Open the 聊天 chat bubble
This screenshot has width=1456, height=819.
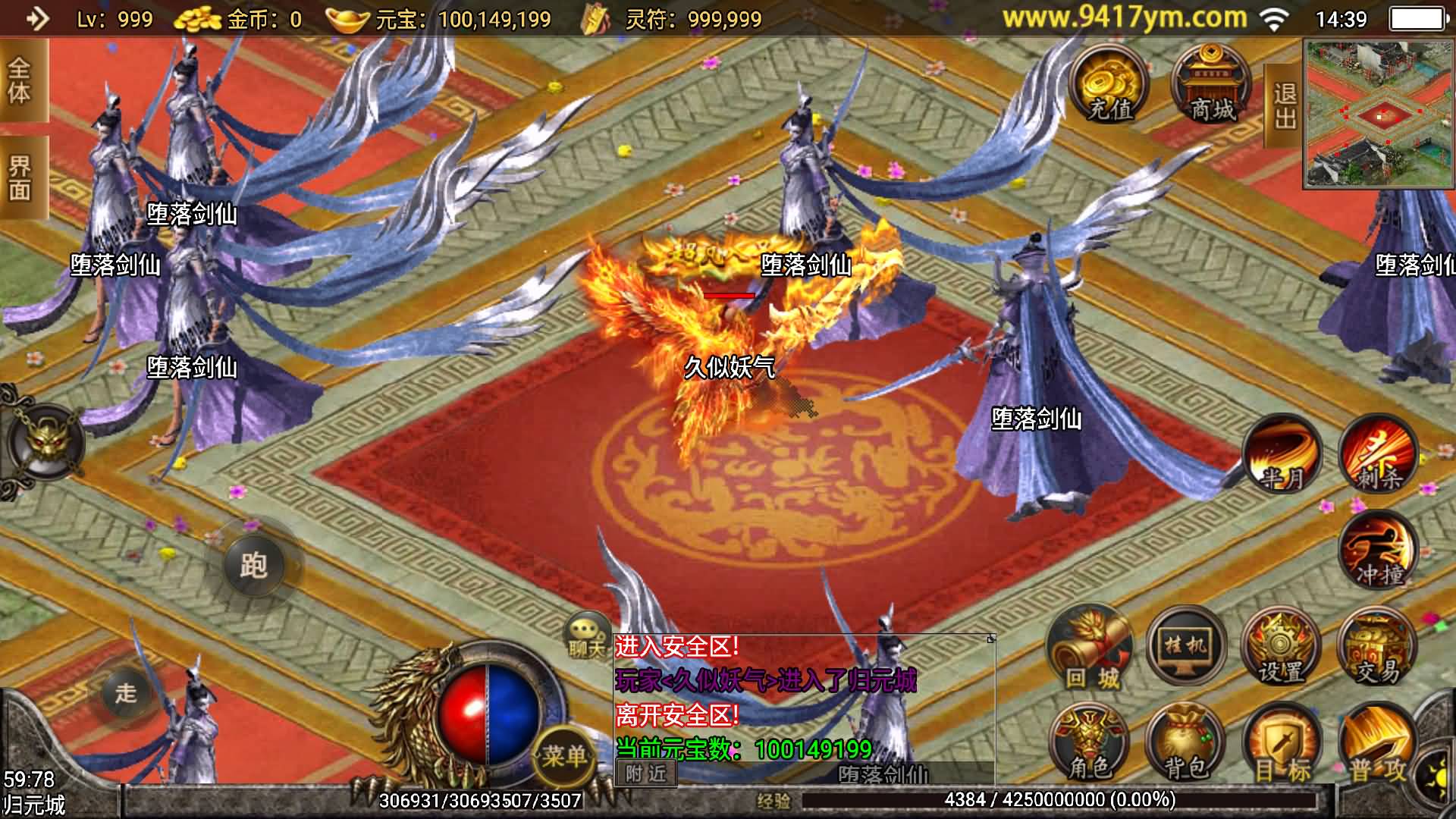click(586, 635)
